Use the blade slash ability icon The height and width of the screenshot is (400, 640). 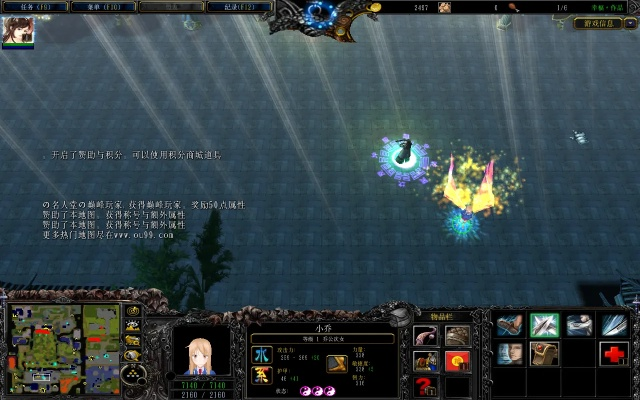pyautogui.click(x=613, y=326)
